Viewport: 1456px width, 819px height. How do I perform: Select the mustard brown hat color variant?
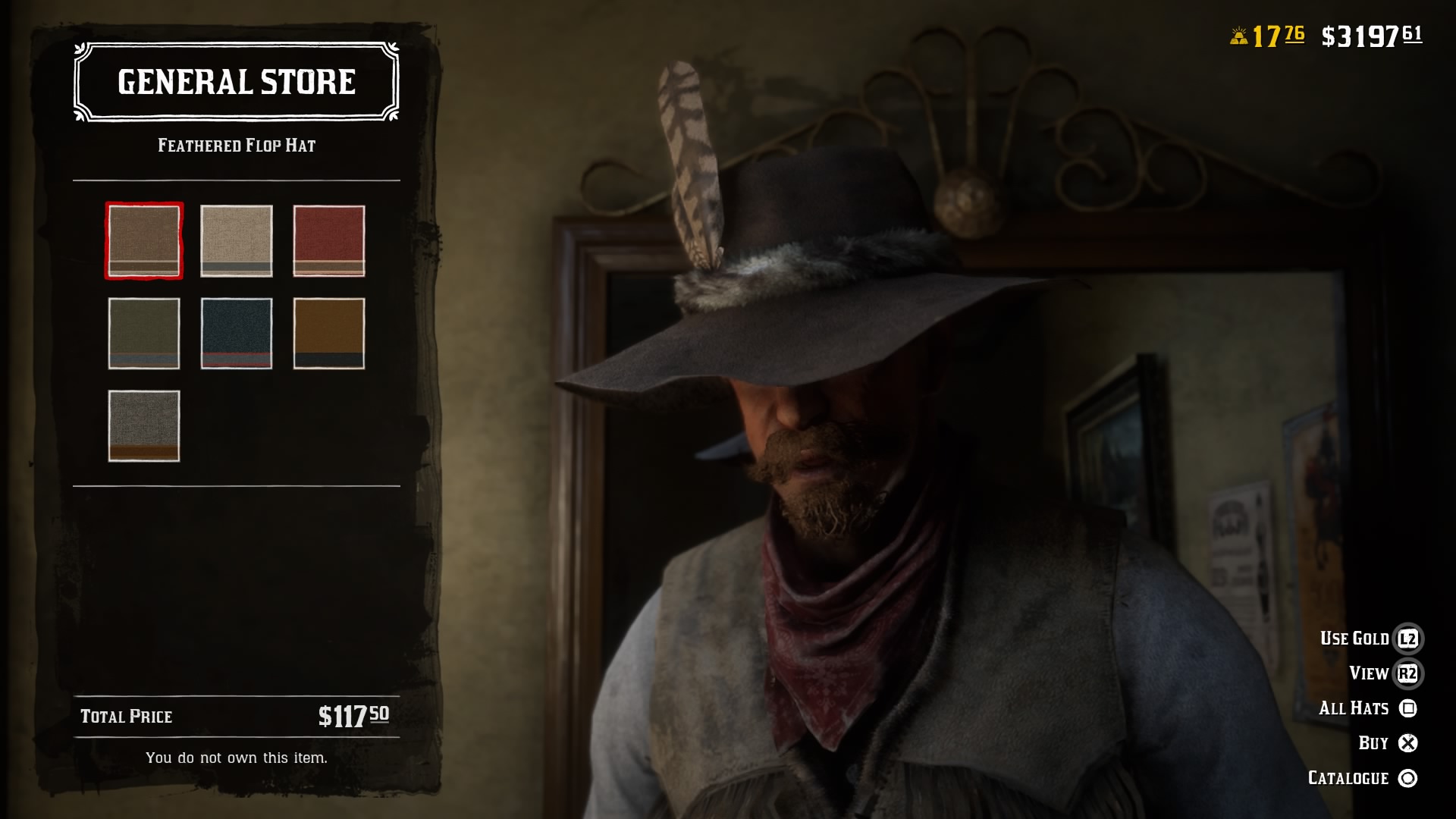click(x=330, y=334)
